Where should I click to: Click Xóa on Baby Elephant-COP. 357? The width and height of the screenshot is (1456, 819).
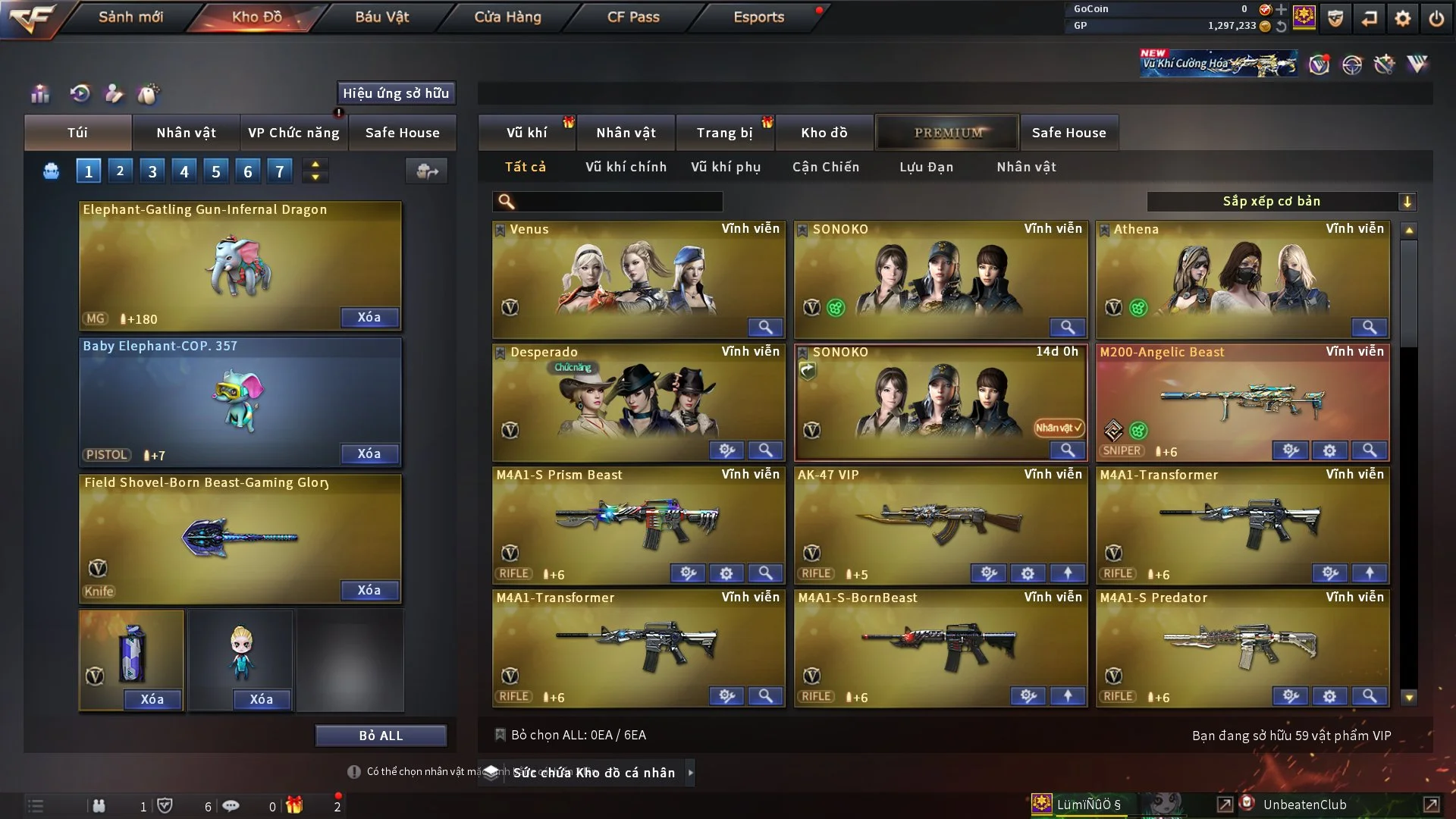coord(369,453)
